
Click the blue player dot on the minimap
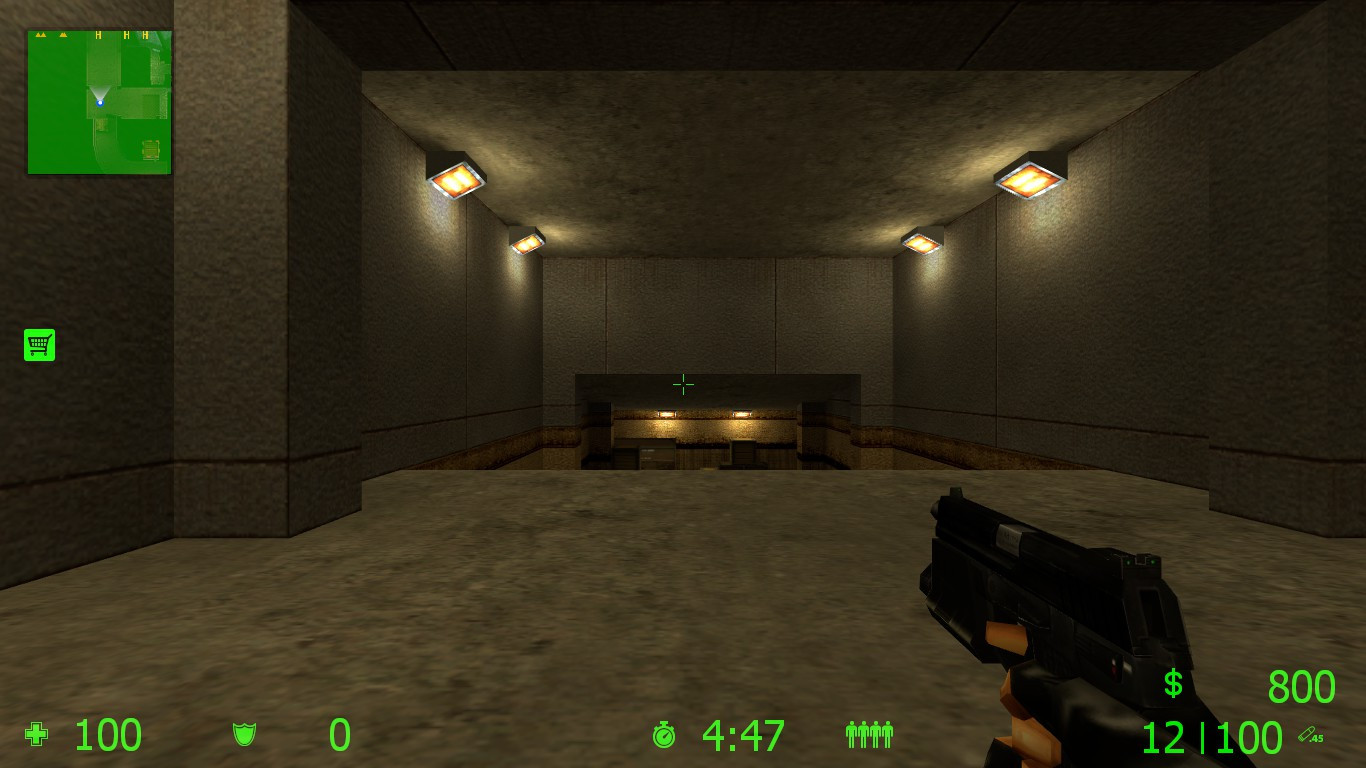tap(100, 102)
